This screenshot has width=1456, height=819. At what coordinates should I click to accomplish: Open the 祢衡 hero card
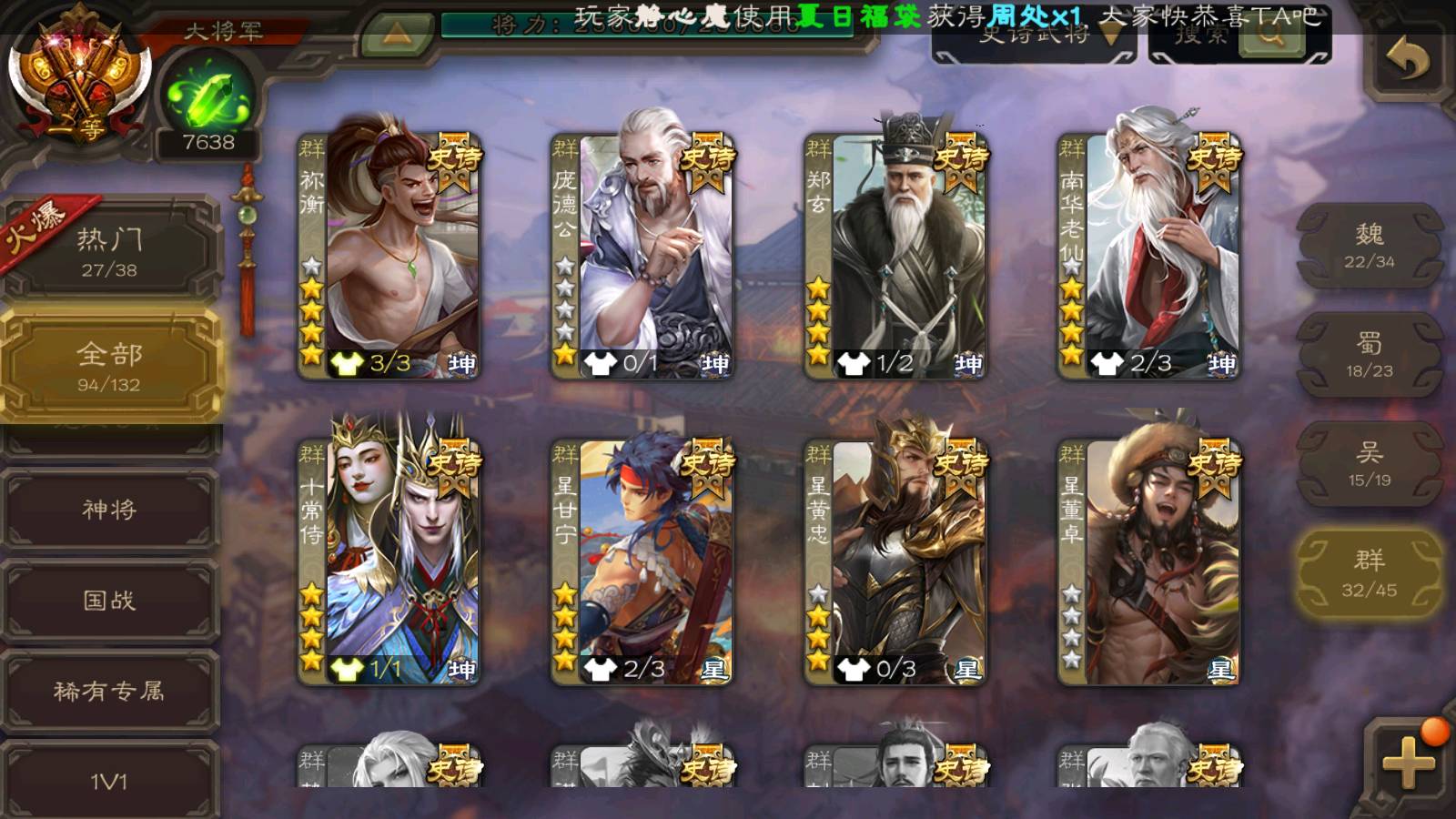point(389,255)
